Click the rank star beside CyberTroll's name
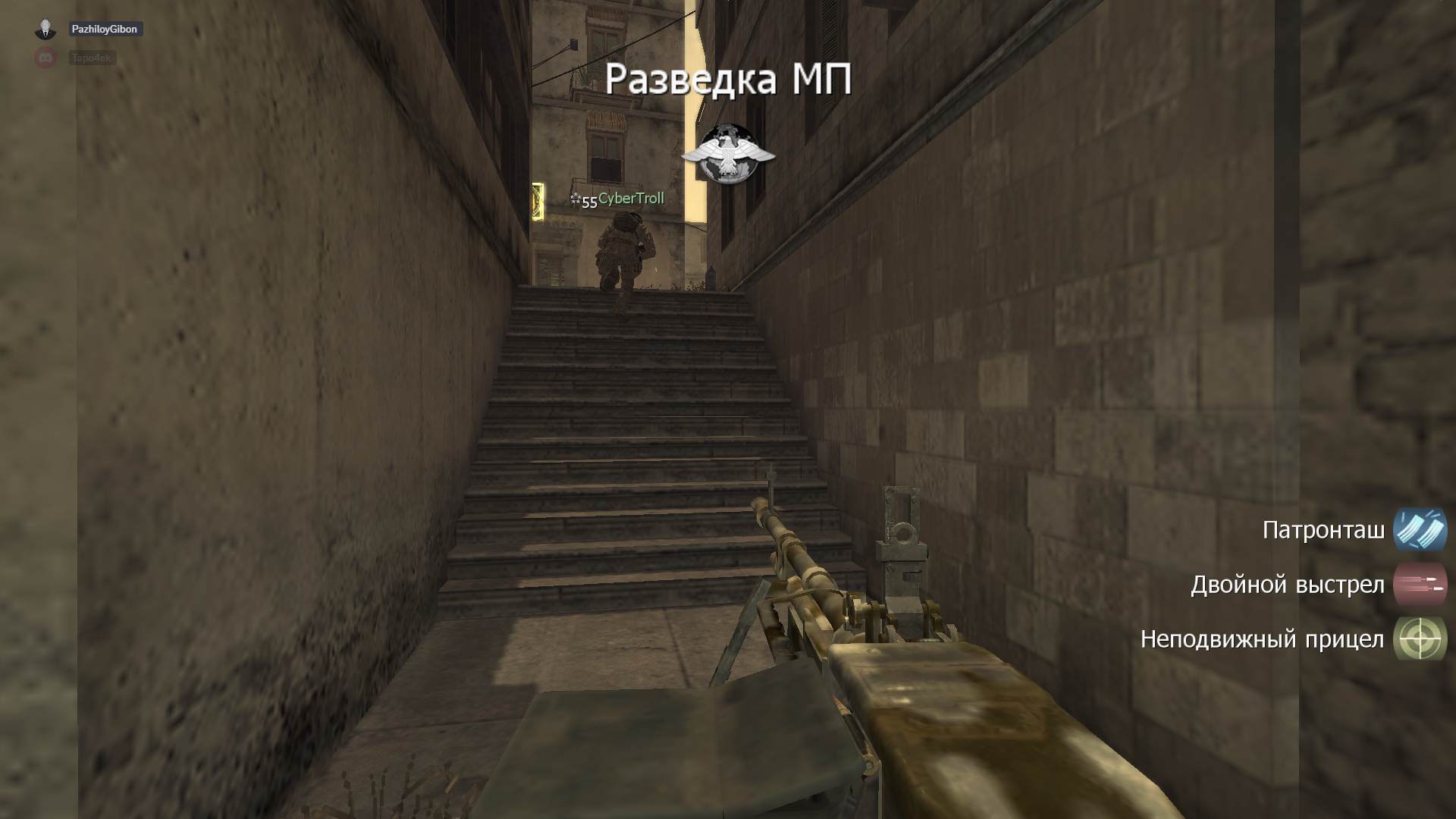The image size is (1456, 819). coord(577,198)
